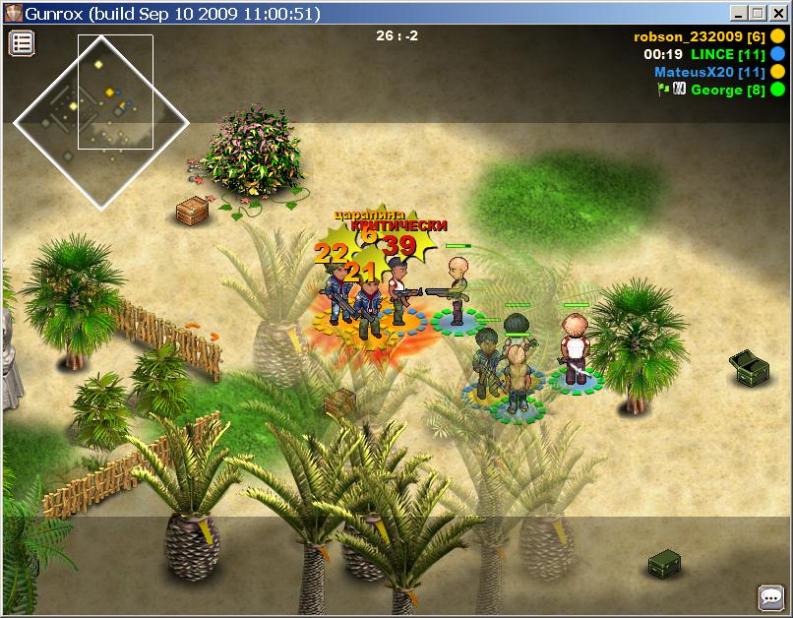Select player MateusX20 in the scoreboard
The image size is (793, 618).
coord(710,72)
